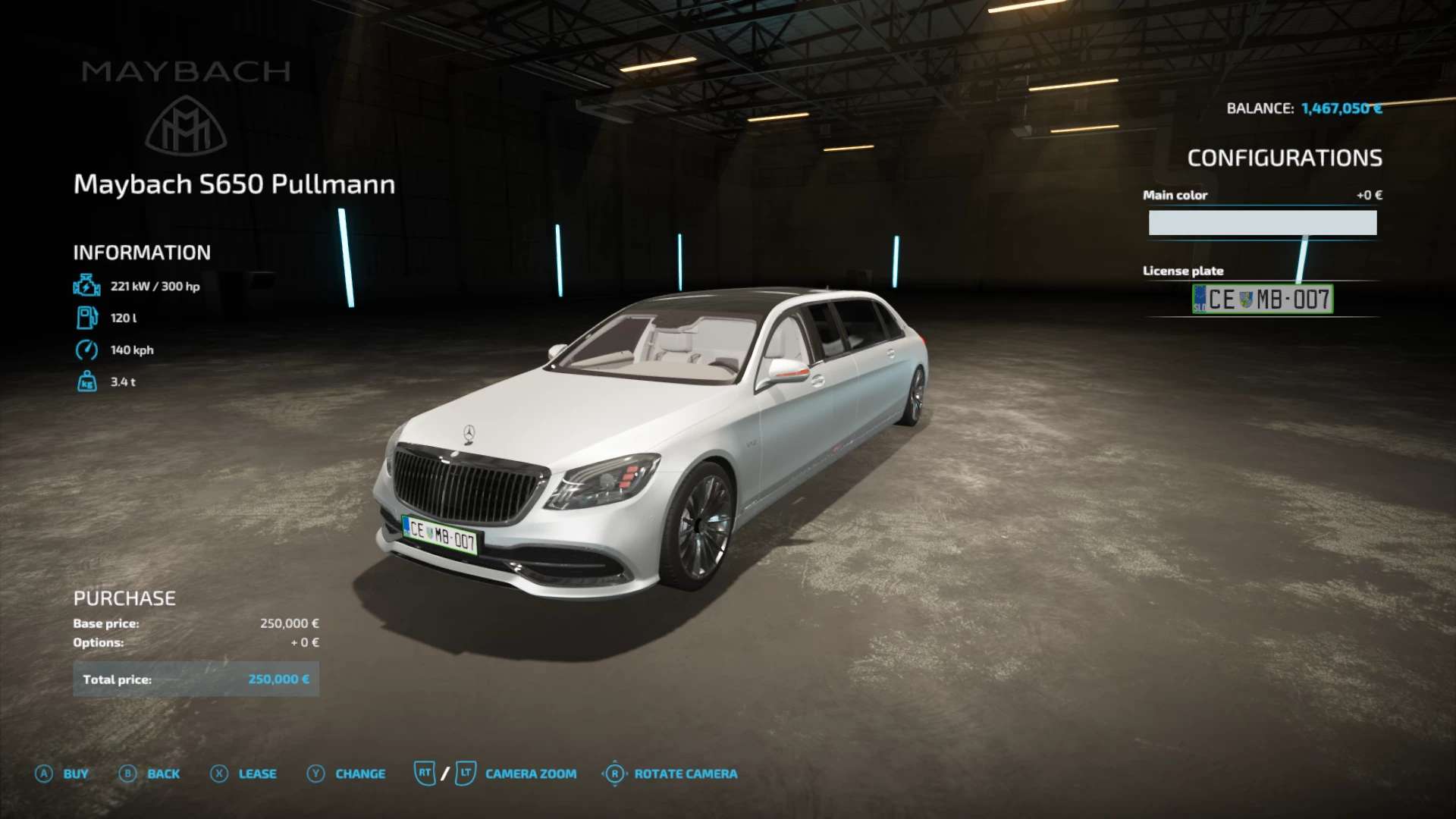Go back with the Back button

[149, 773]
